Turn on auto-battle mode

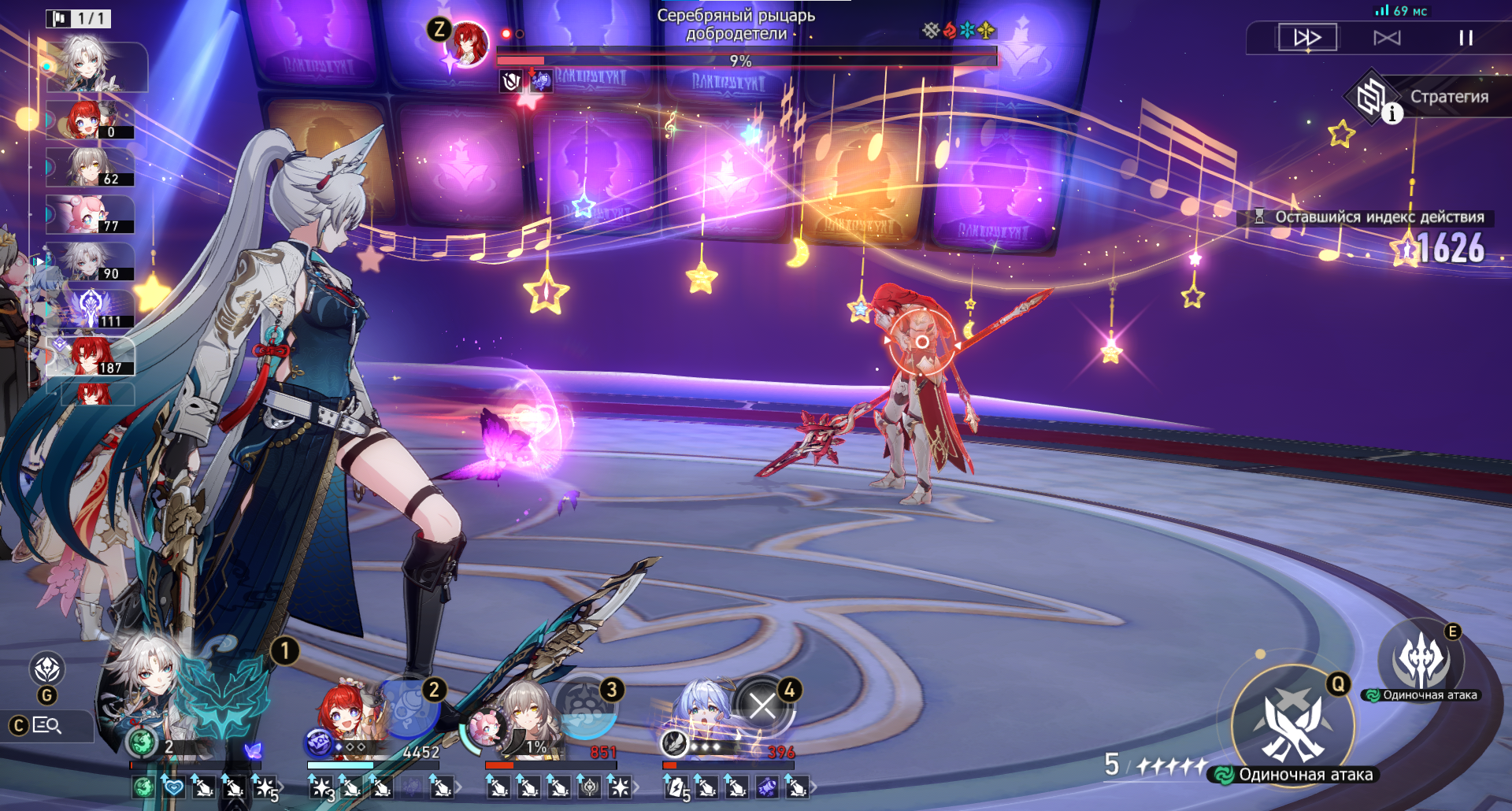1387,38
